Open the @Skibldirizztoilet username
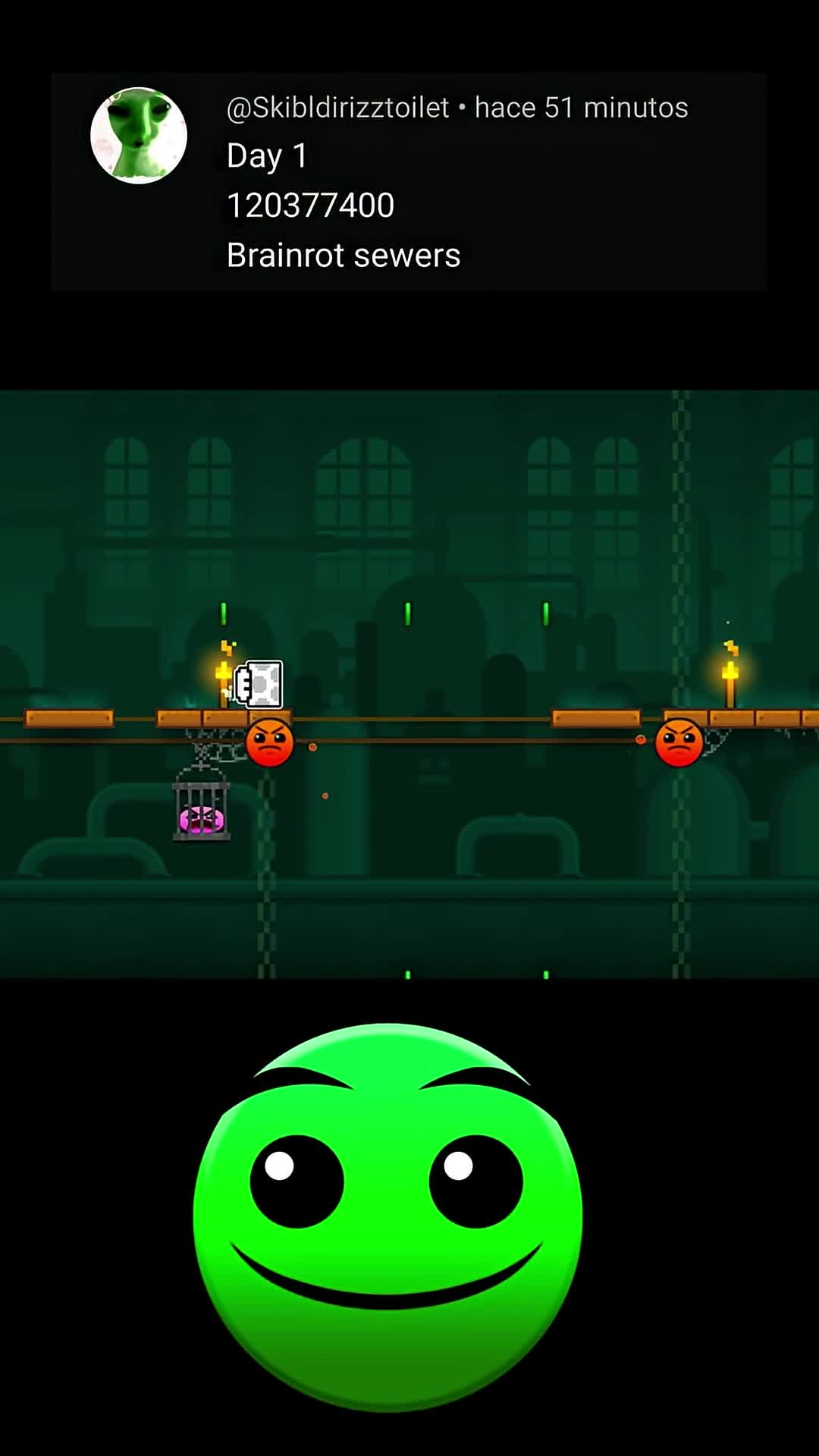This screenshot has width=819, height=1456. [337, 108]
